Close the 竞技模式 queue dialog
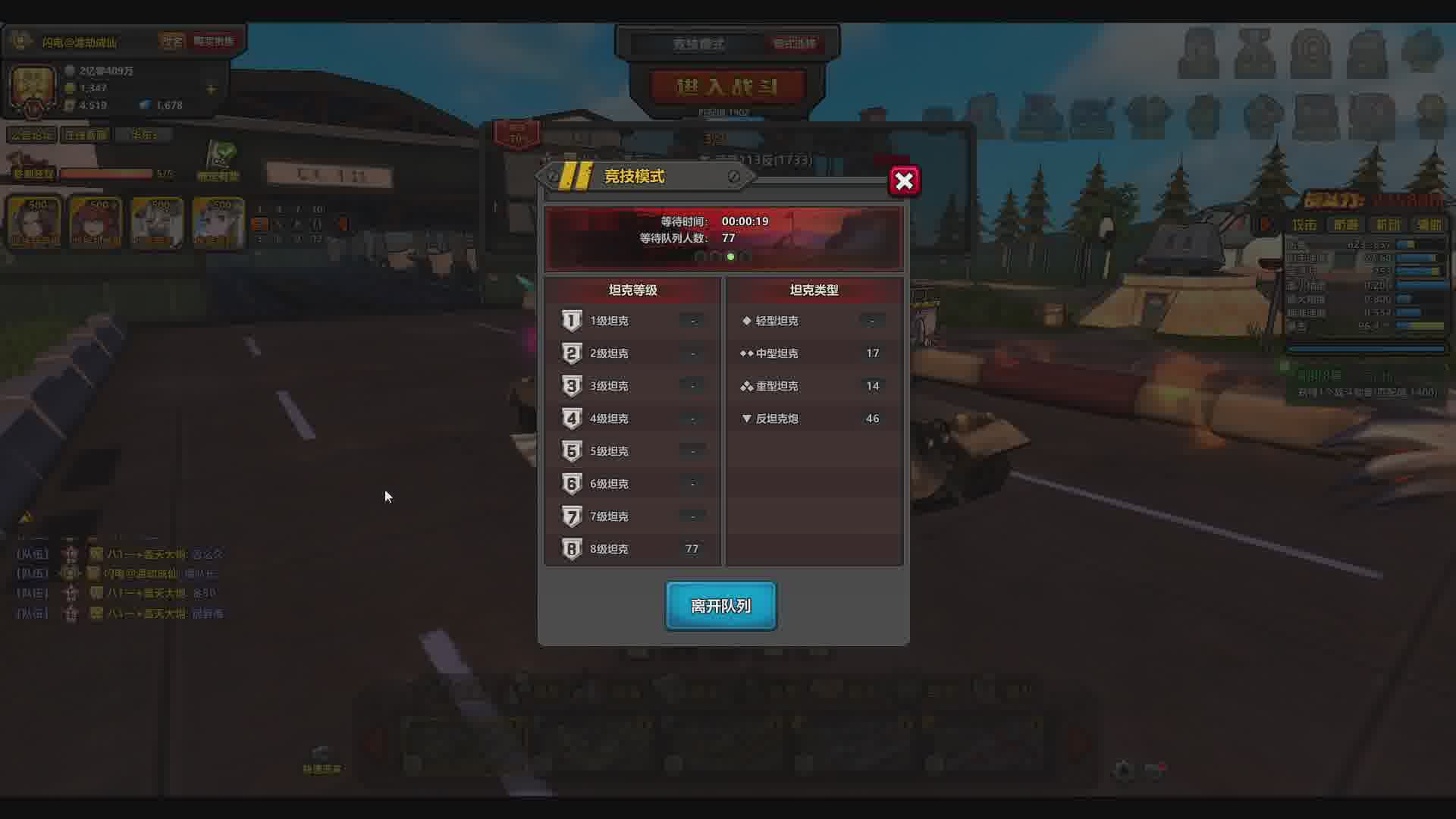This screenshot has height=819, width=1456. [x=904, y=181]
